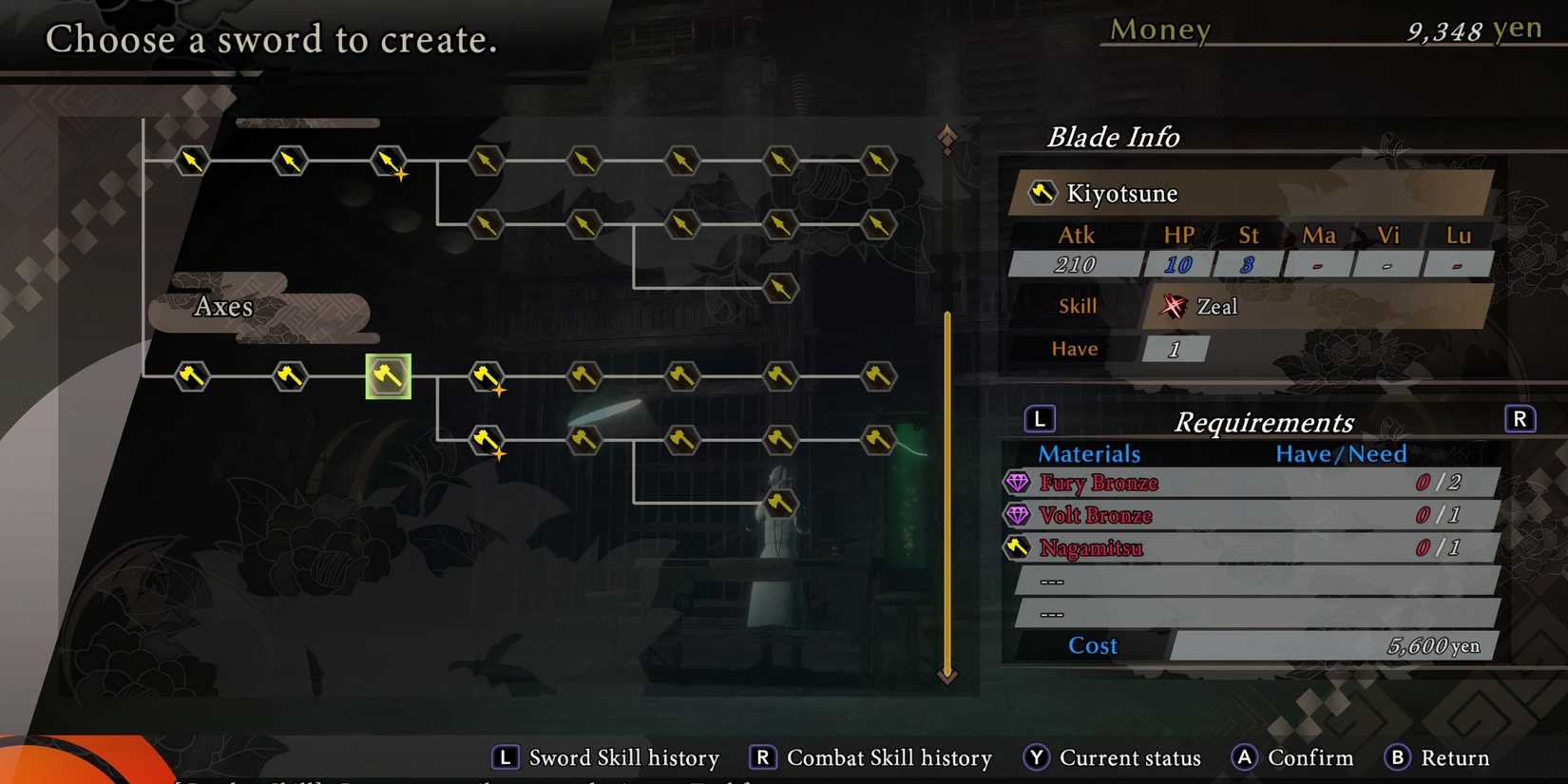
Task: Select the sparkling axe node after Kiyotsune
Action: pos(486,376)
